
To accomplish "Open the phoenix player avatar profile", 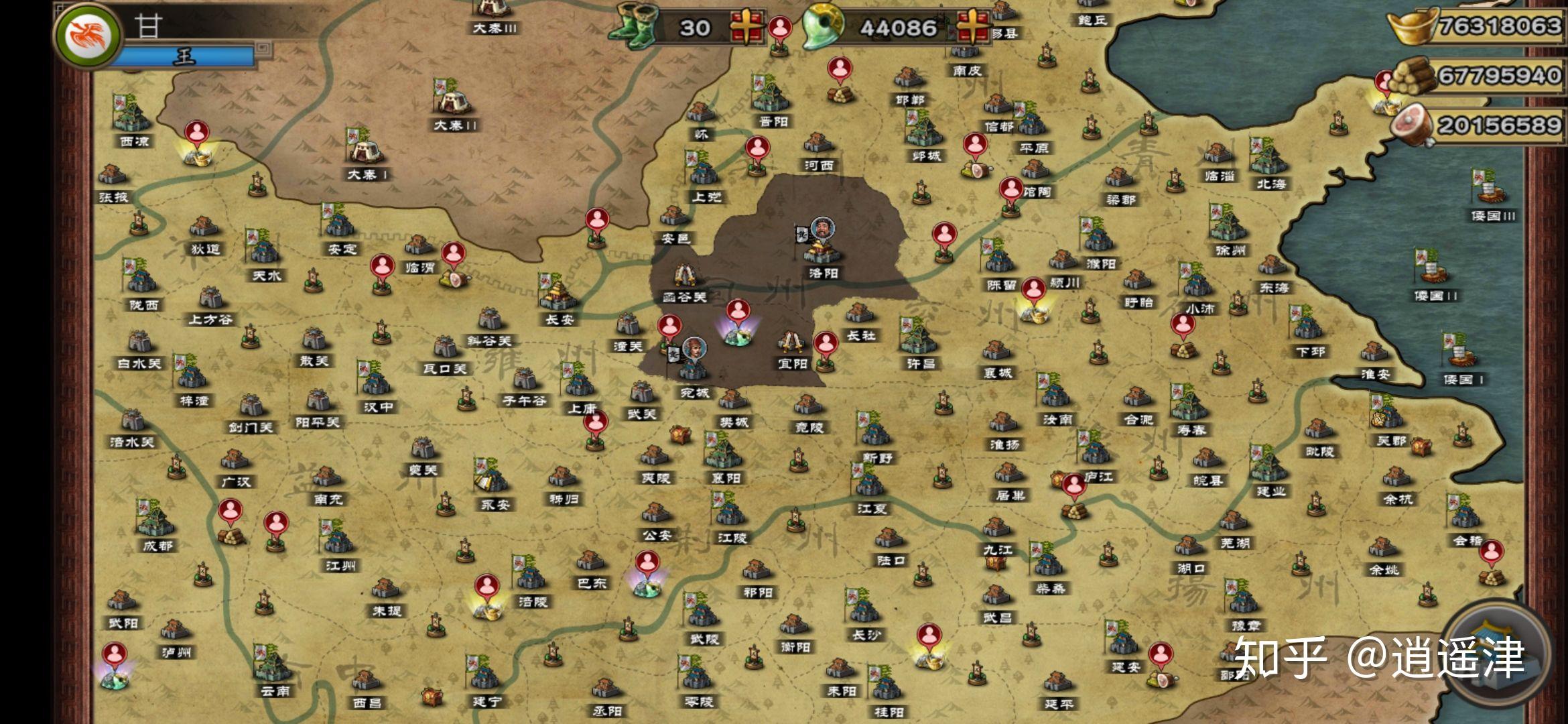I will coord(87,34).
